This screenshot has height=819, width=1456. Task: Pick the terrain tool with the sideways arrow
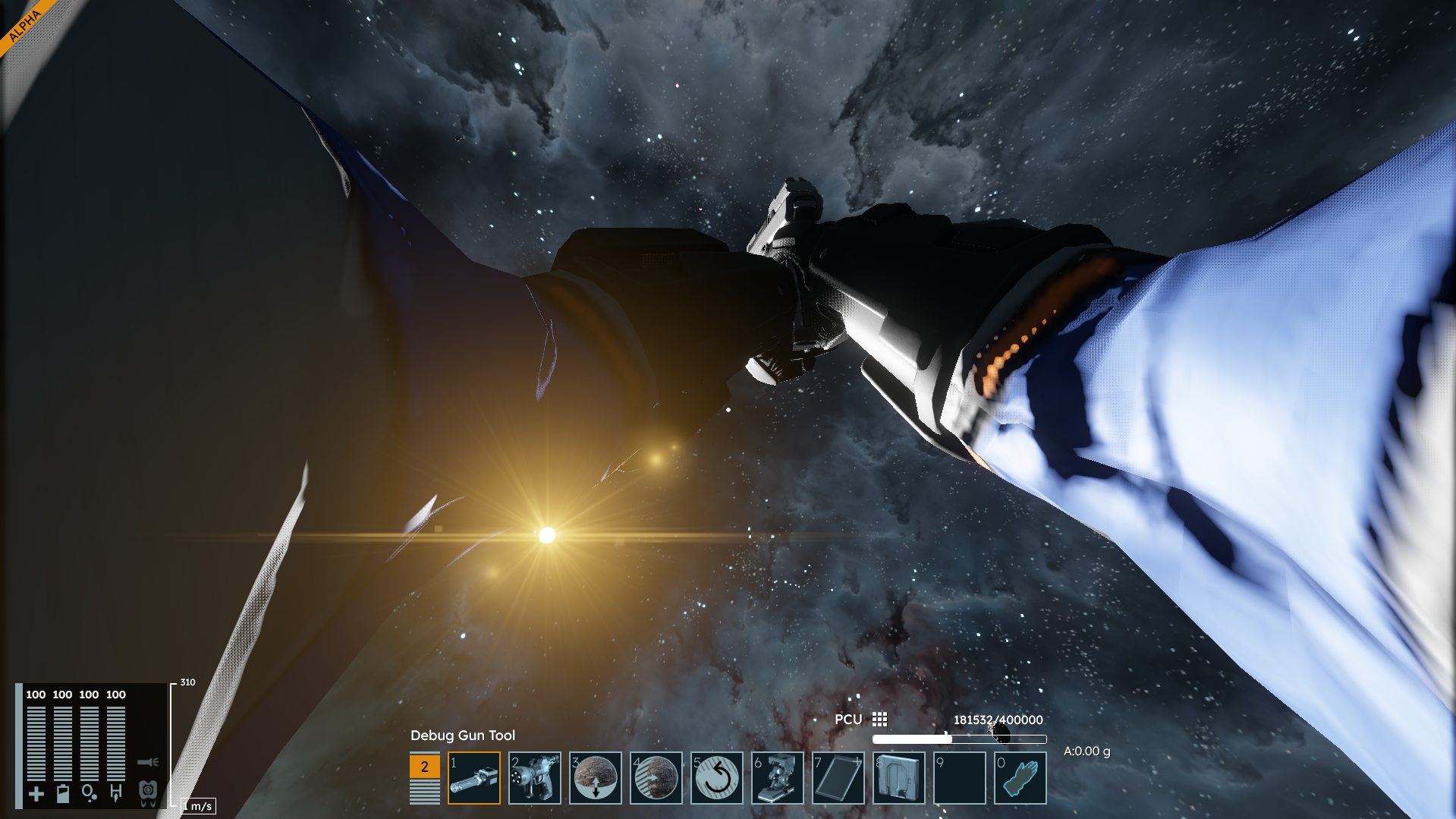pyautogui.click(x=656, y=778)
